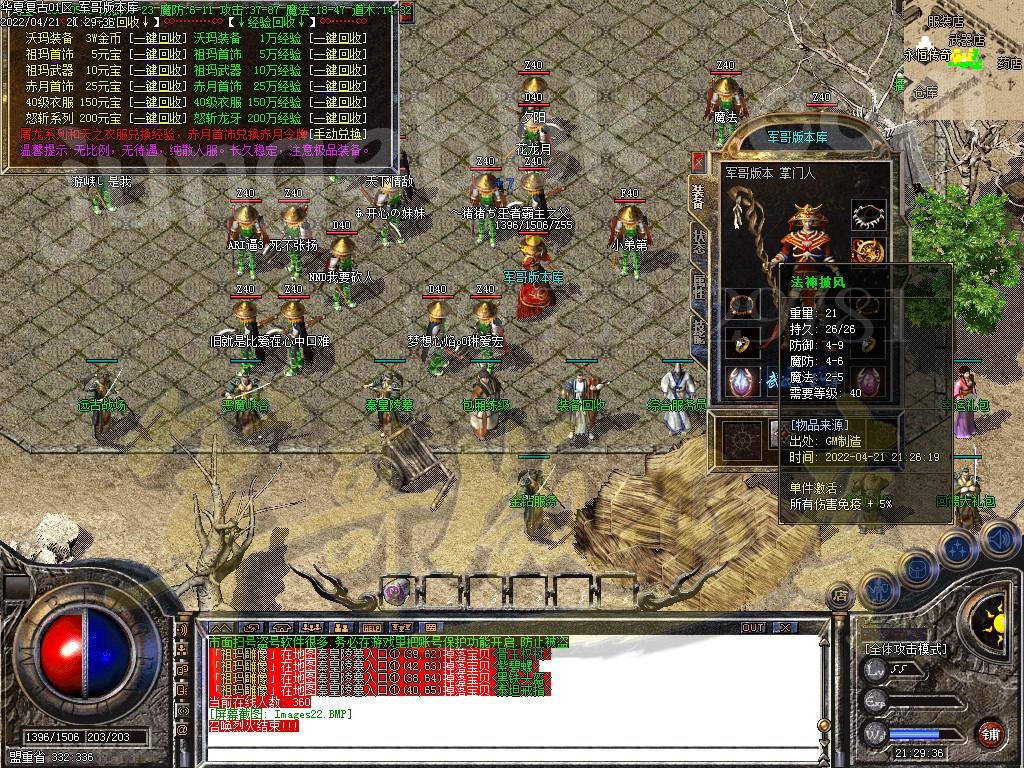Recycle 赤月首饰 for 25元宝
Screen dimensions: 1024x768
(x=157, y=86)
